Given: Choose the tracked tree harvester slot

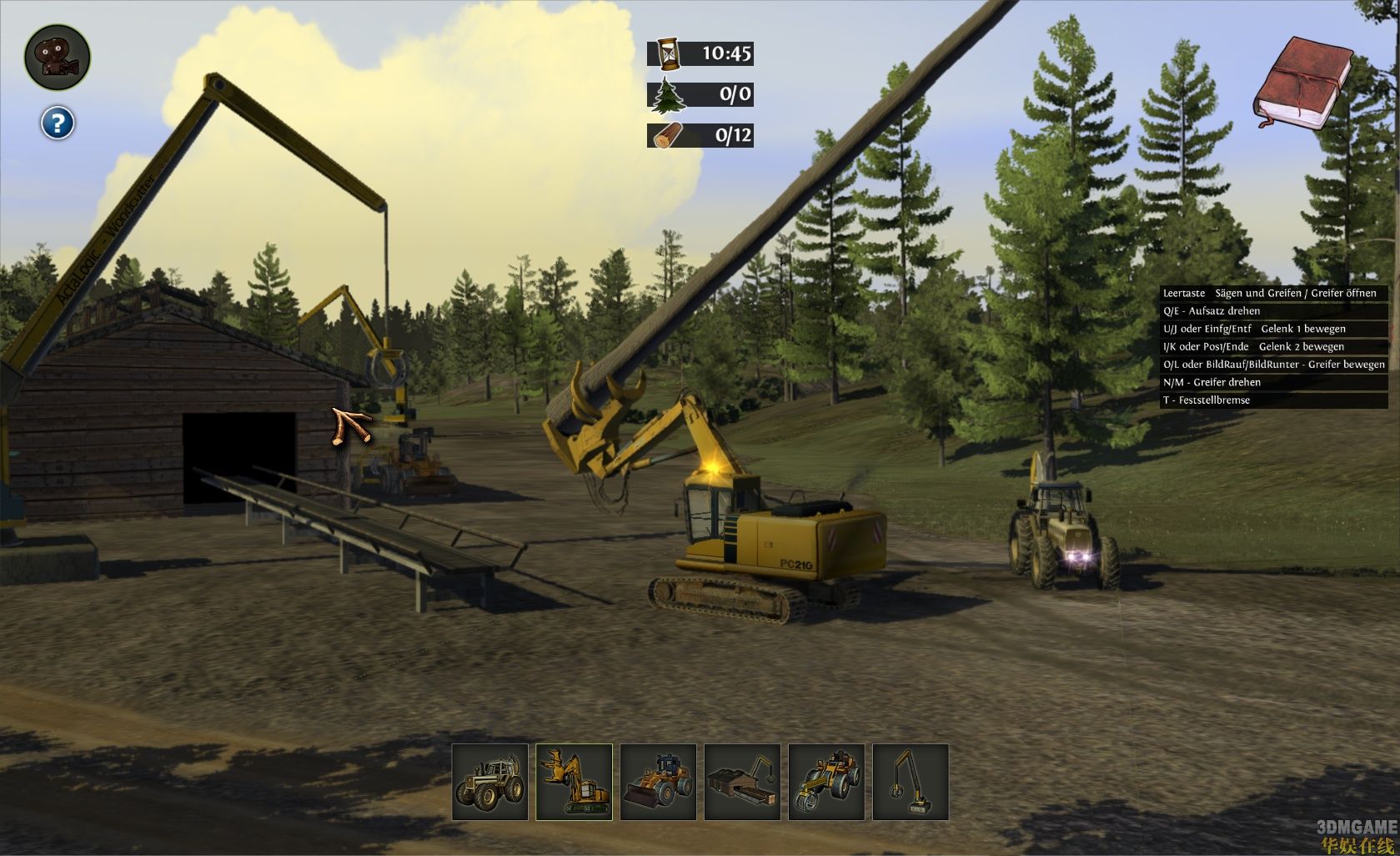Looking at the screenshot, I should [574, 783].
